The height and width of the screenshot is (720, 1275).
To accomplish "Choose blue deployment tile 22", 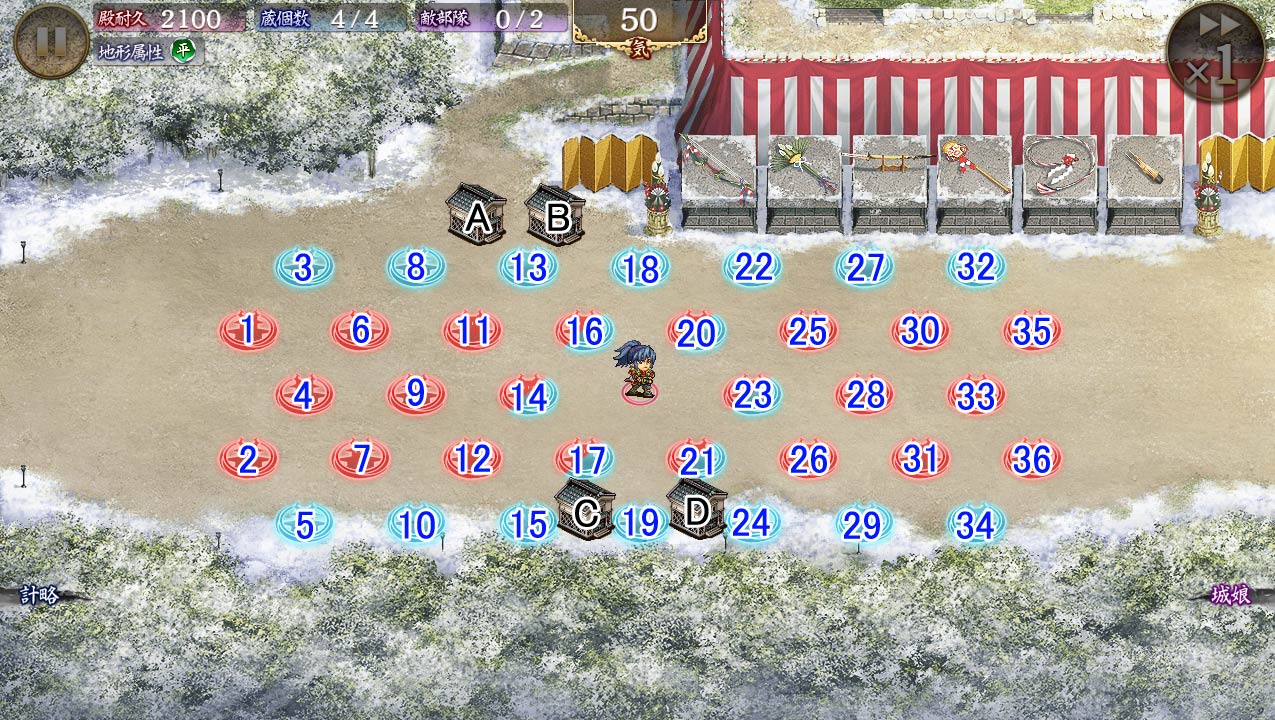I will point(753,268).
